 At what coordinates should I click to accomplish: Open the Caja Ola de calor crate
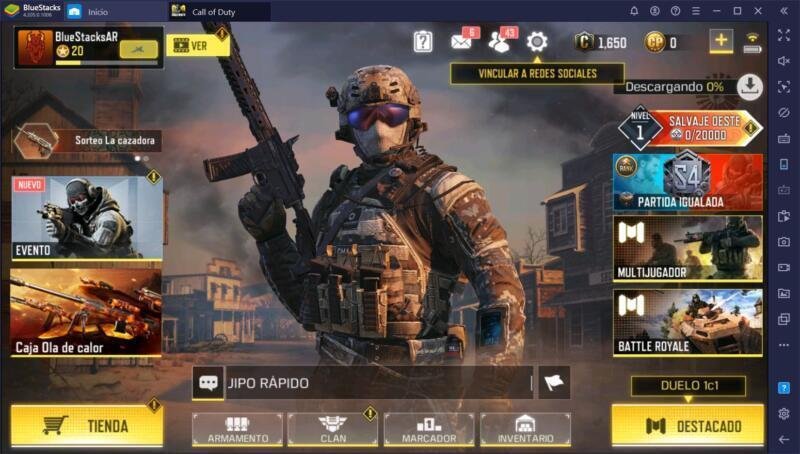coord(86,312)
